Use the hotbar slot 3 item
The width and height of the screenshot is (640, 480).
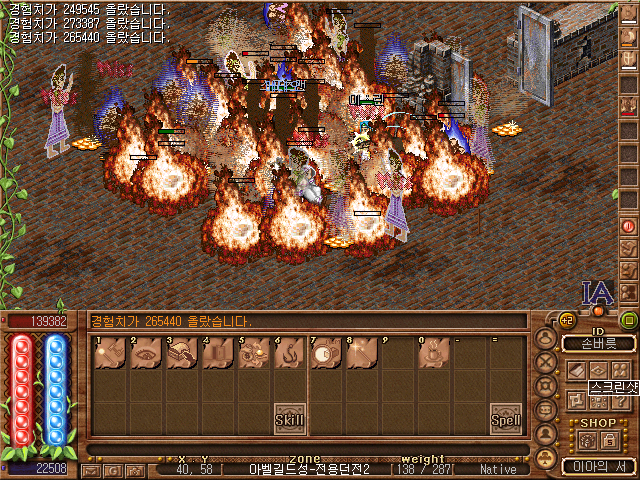point(182,353)
